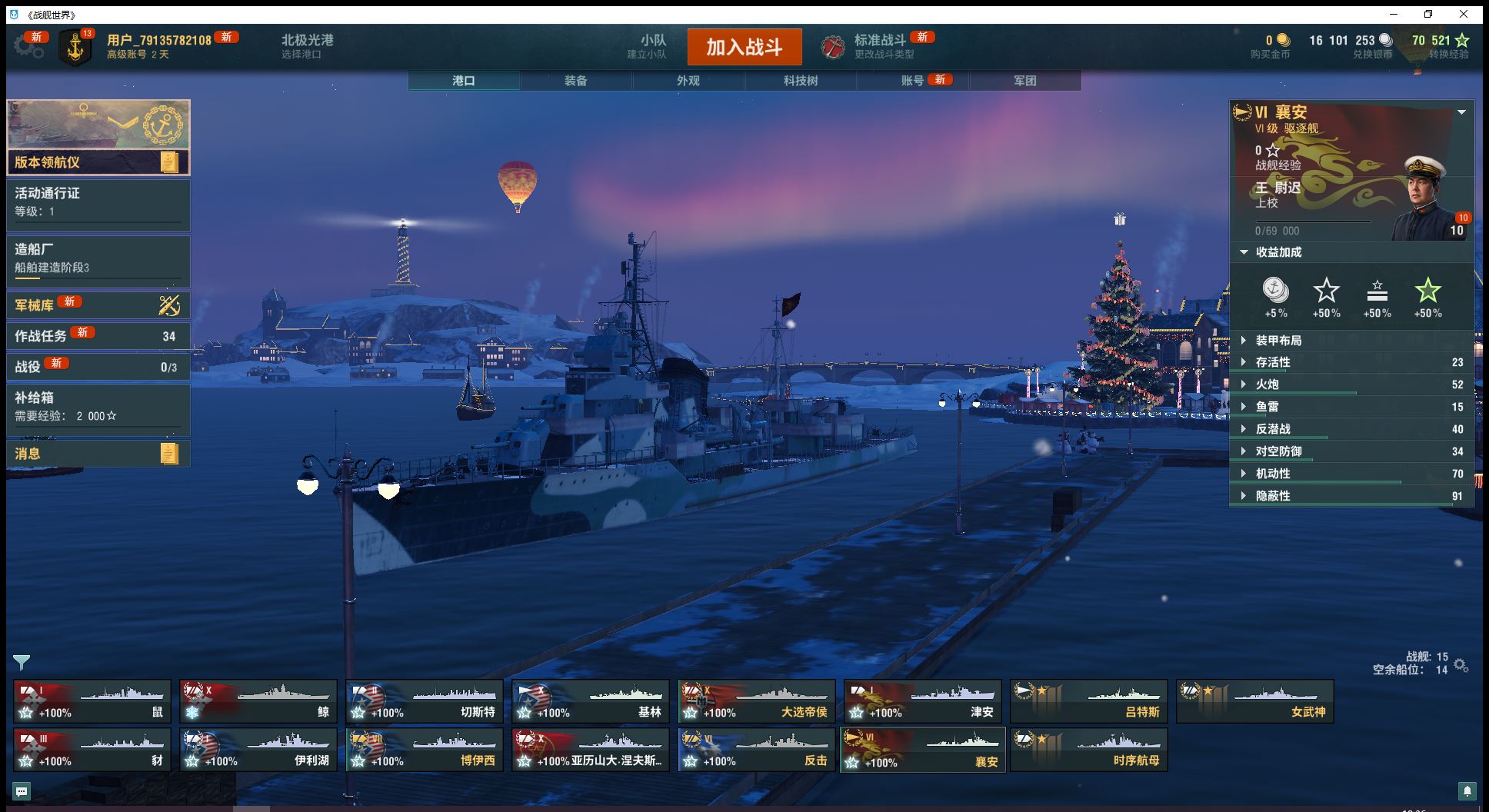Image resolution: width=1489 pixels, height=812 pixels.
Task: Choose a port via 北极光港
Action: click(x=307, y=46)
